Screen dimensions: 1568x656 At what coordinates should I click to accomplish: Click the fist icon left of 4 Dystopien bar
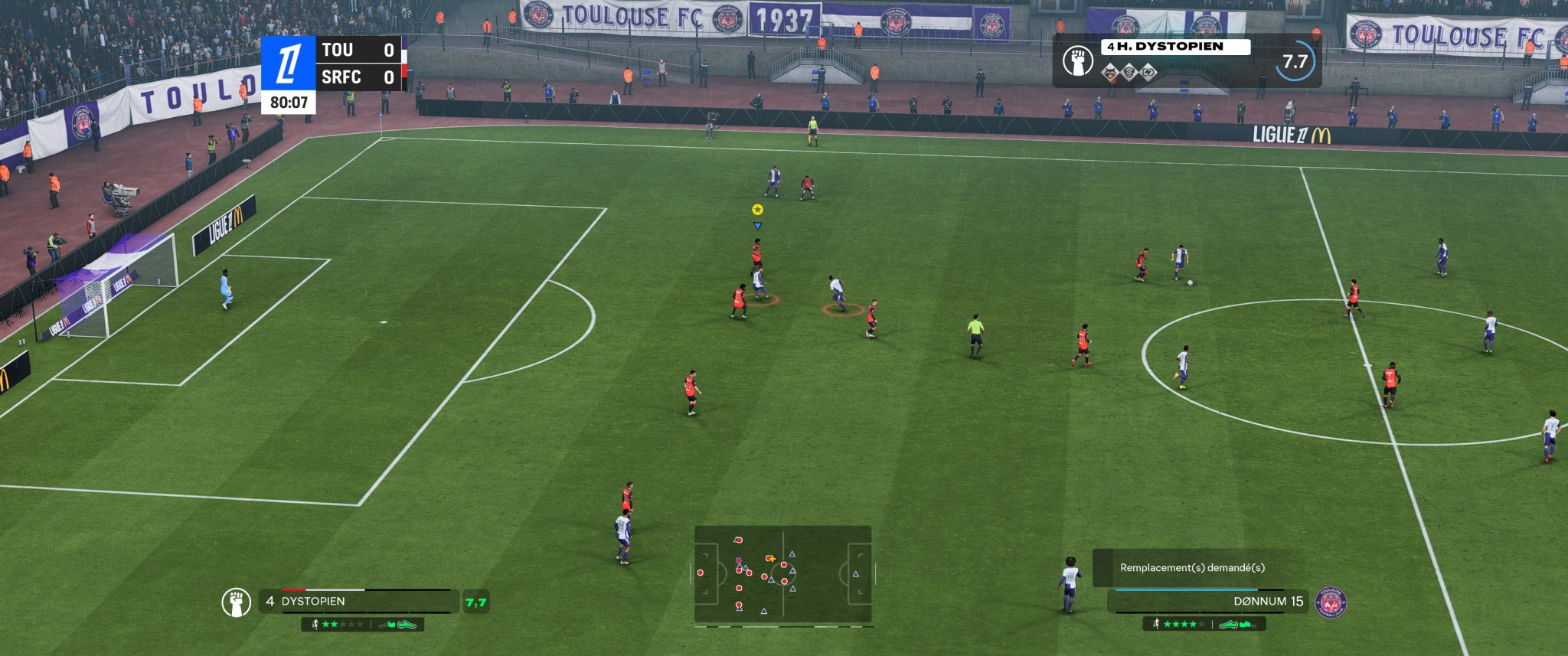pyautogui.click(x=237, y=602)
